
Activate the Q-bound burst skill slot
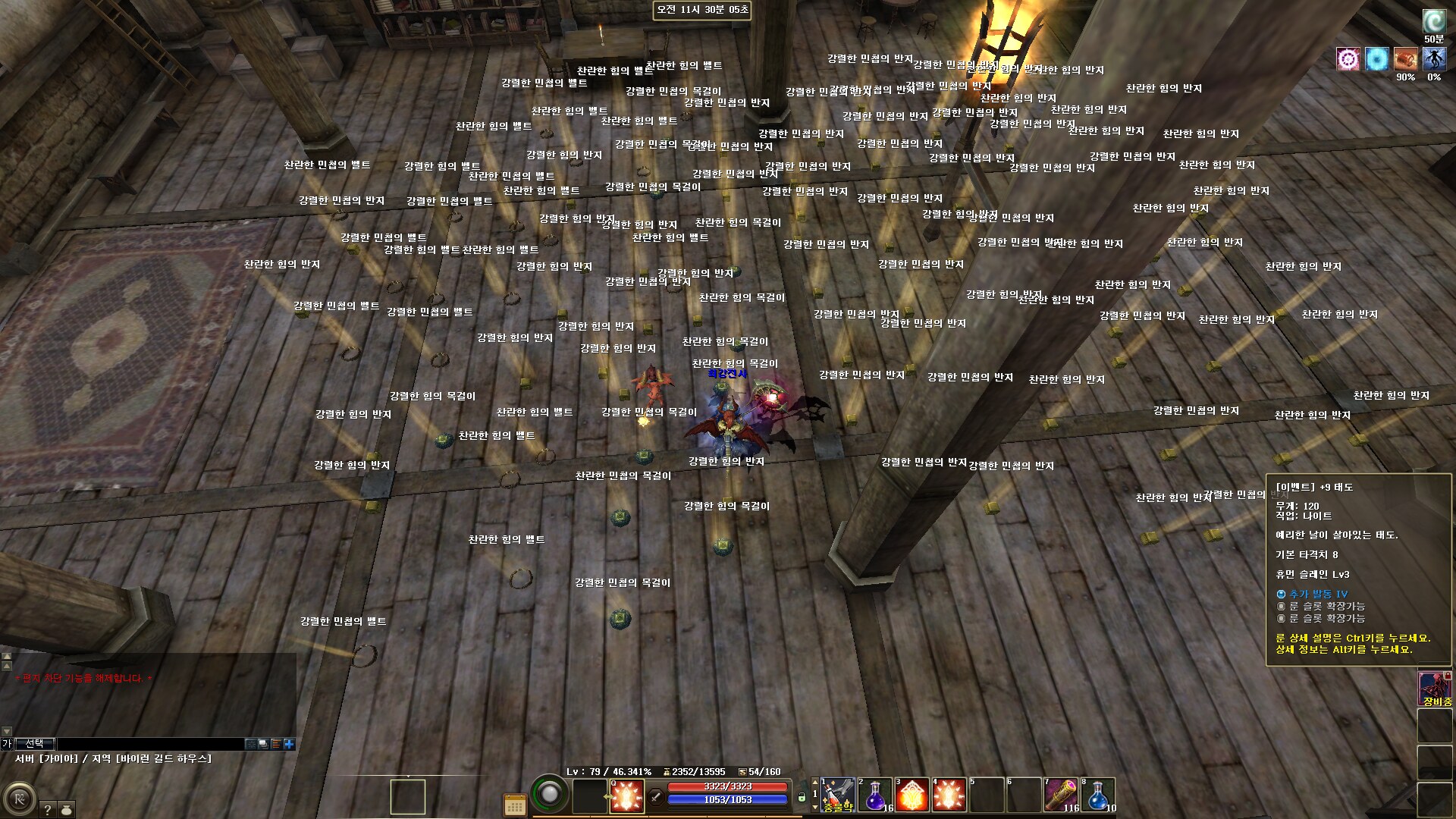627,795
